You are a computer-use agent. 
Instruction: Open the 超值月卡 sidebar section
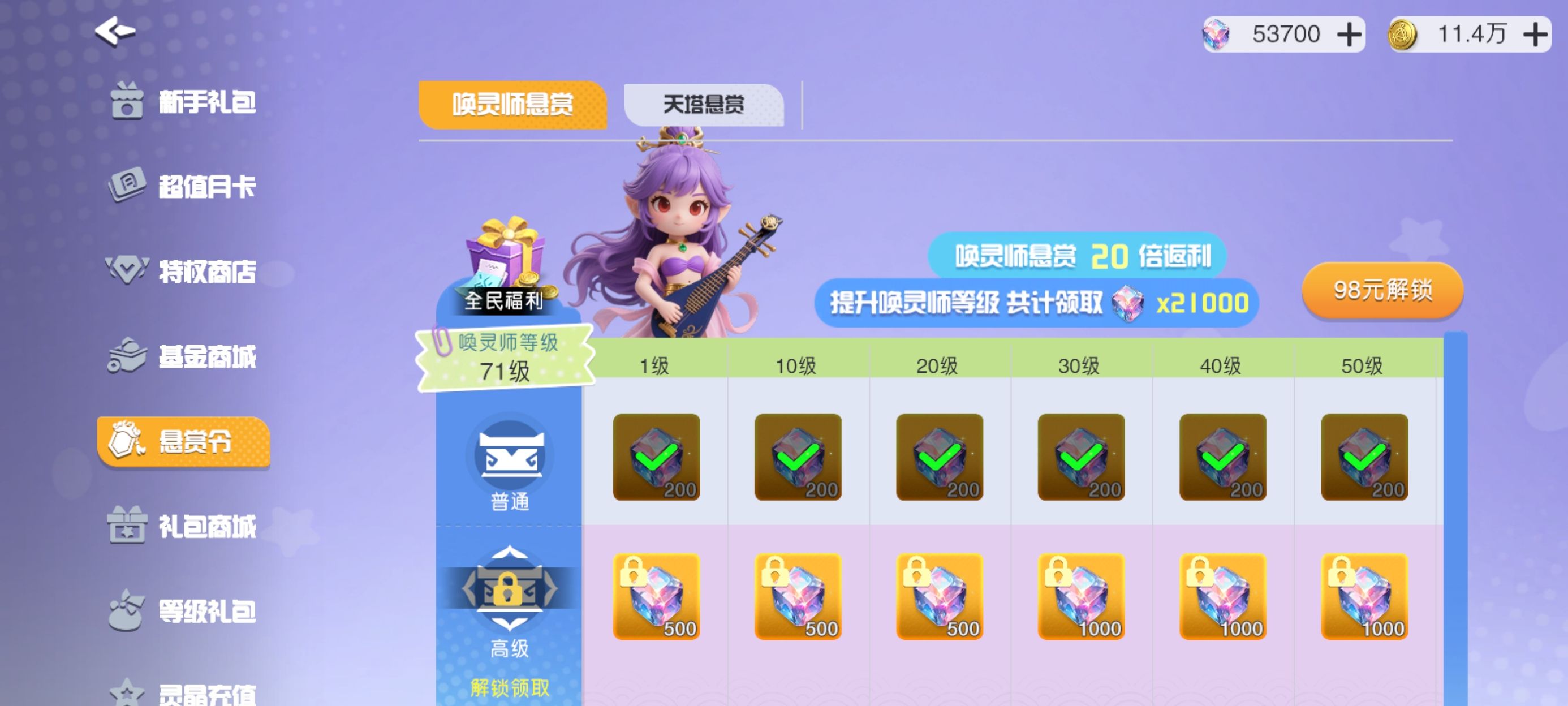(x=207, y=186)
